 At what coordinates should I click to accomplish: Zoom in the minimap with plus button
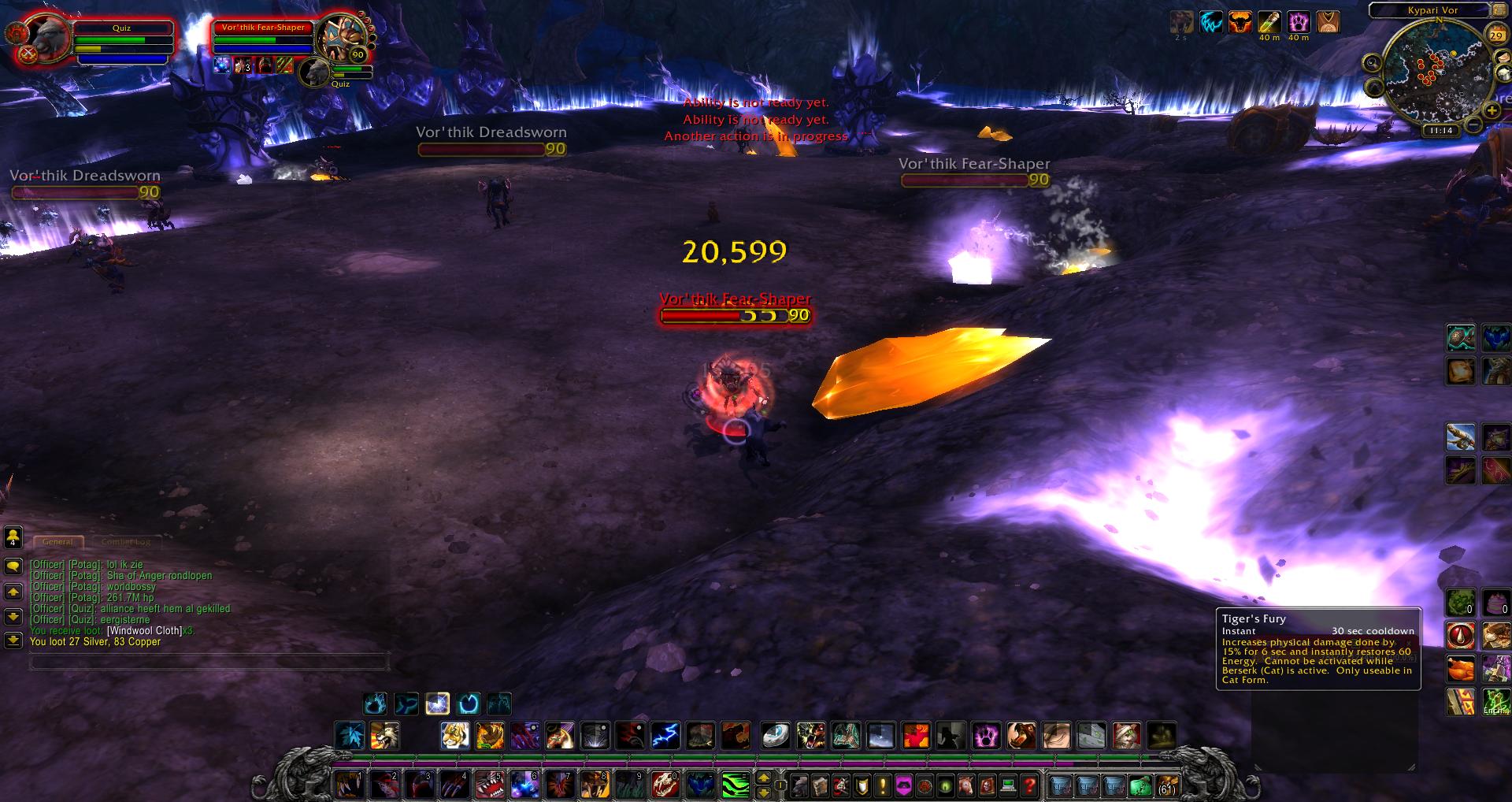point(1492,110)
